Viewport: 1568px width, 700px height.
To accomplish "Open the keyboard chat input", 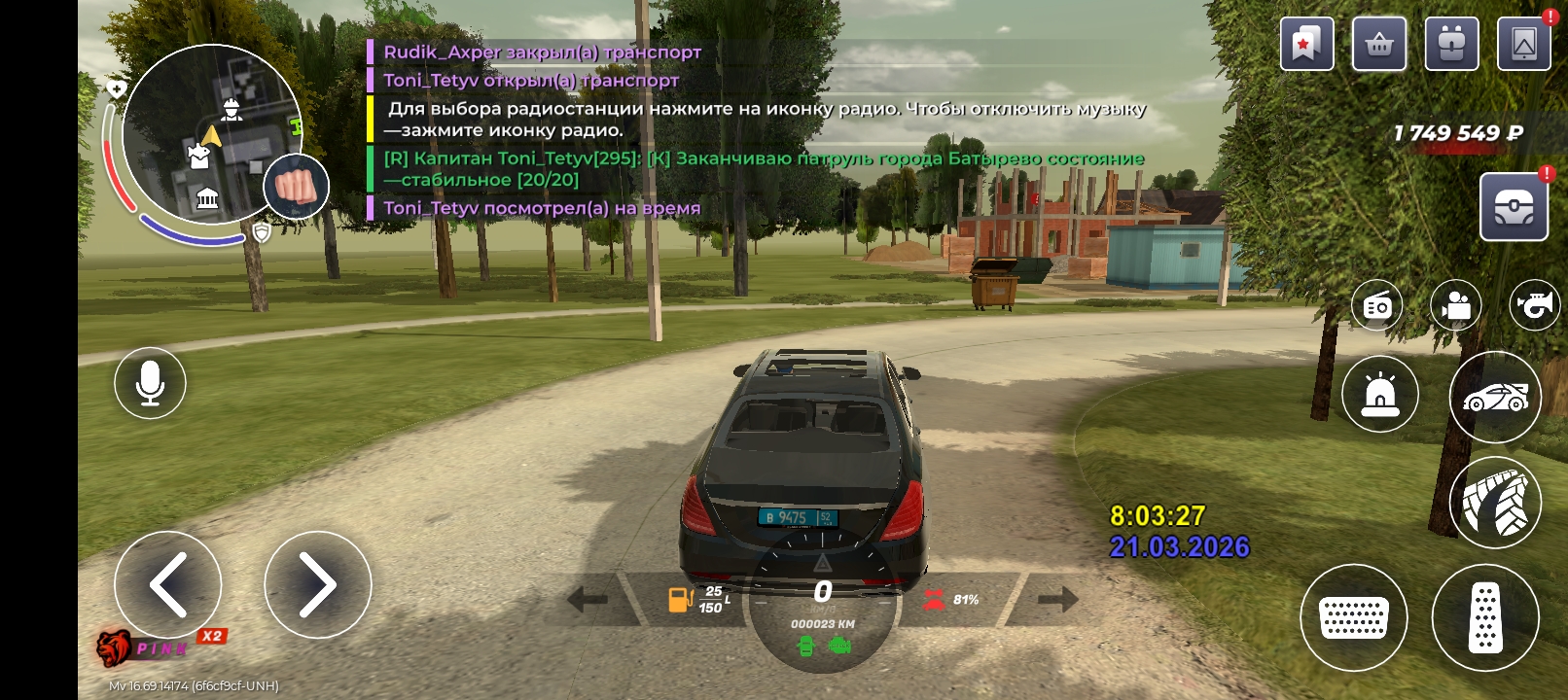I will pyautogui.click(x=1353, y=617).
